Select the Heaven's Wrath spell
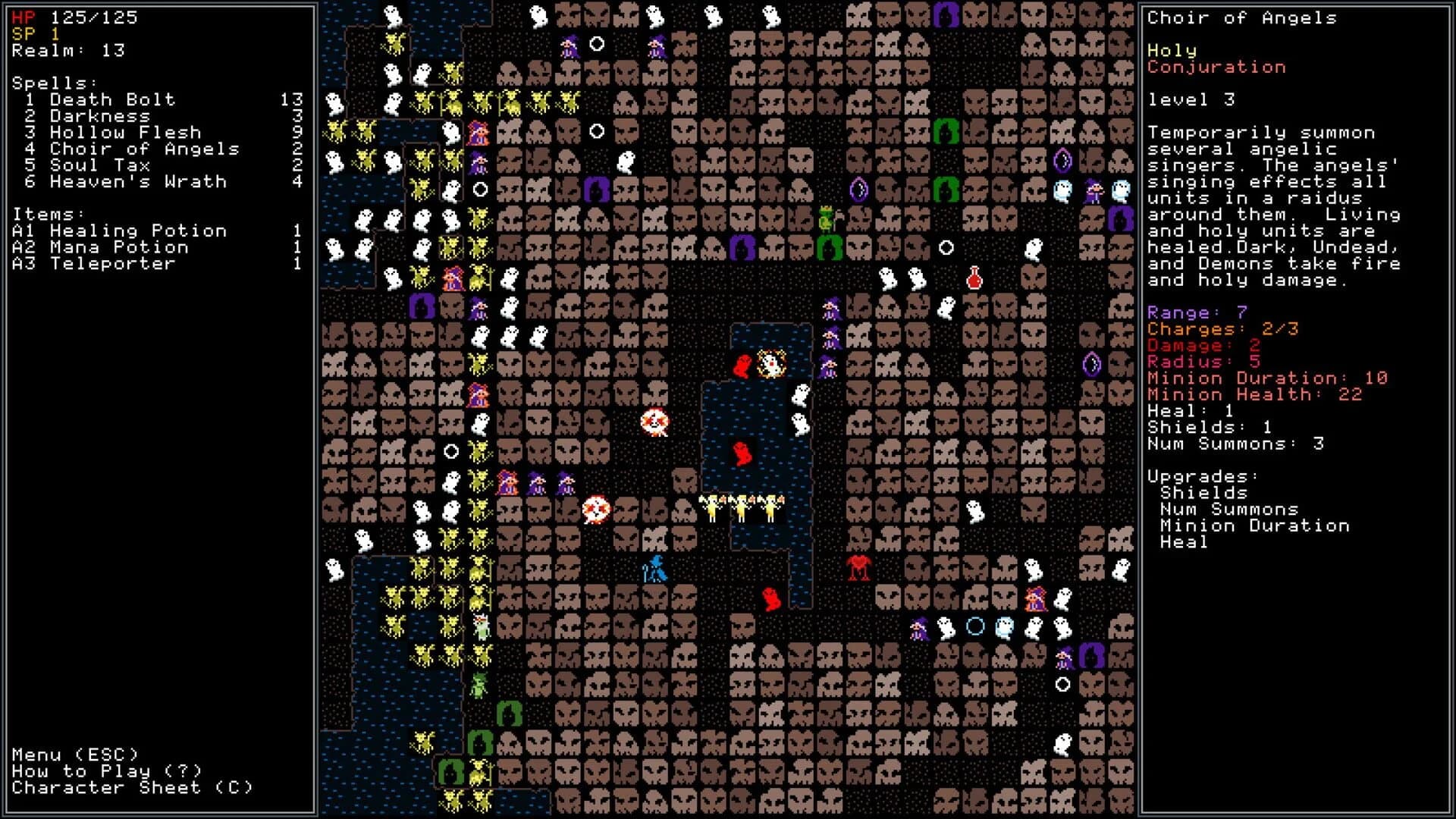1456x819 pixels. point(136,182)
